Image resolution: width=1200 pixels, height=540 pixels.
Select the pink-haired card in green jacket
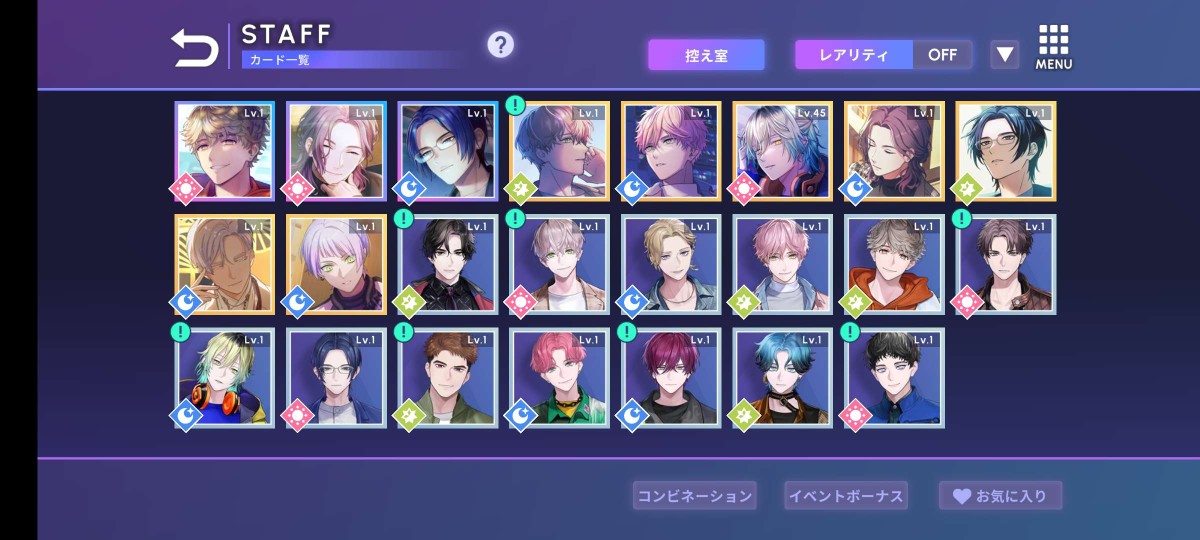click(x=559, y=378)
